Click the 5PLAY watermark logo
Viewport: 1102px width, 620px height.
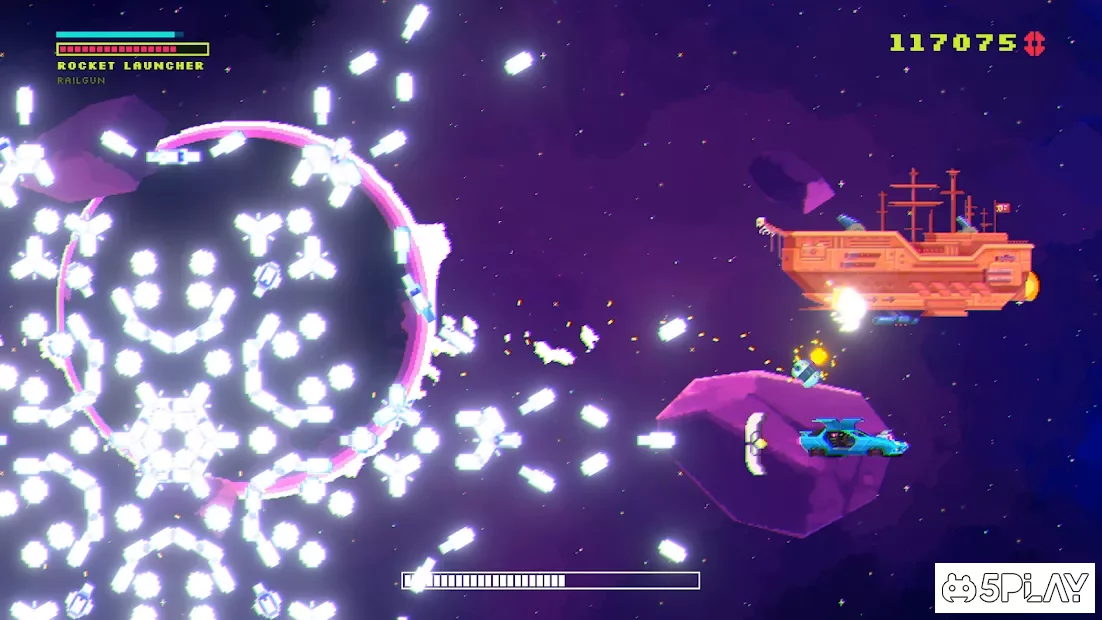coord(1014,589)
